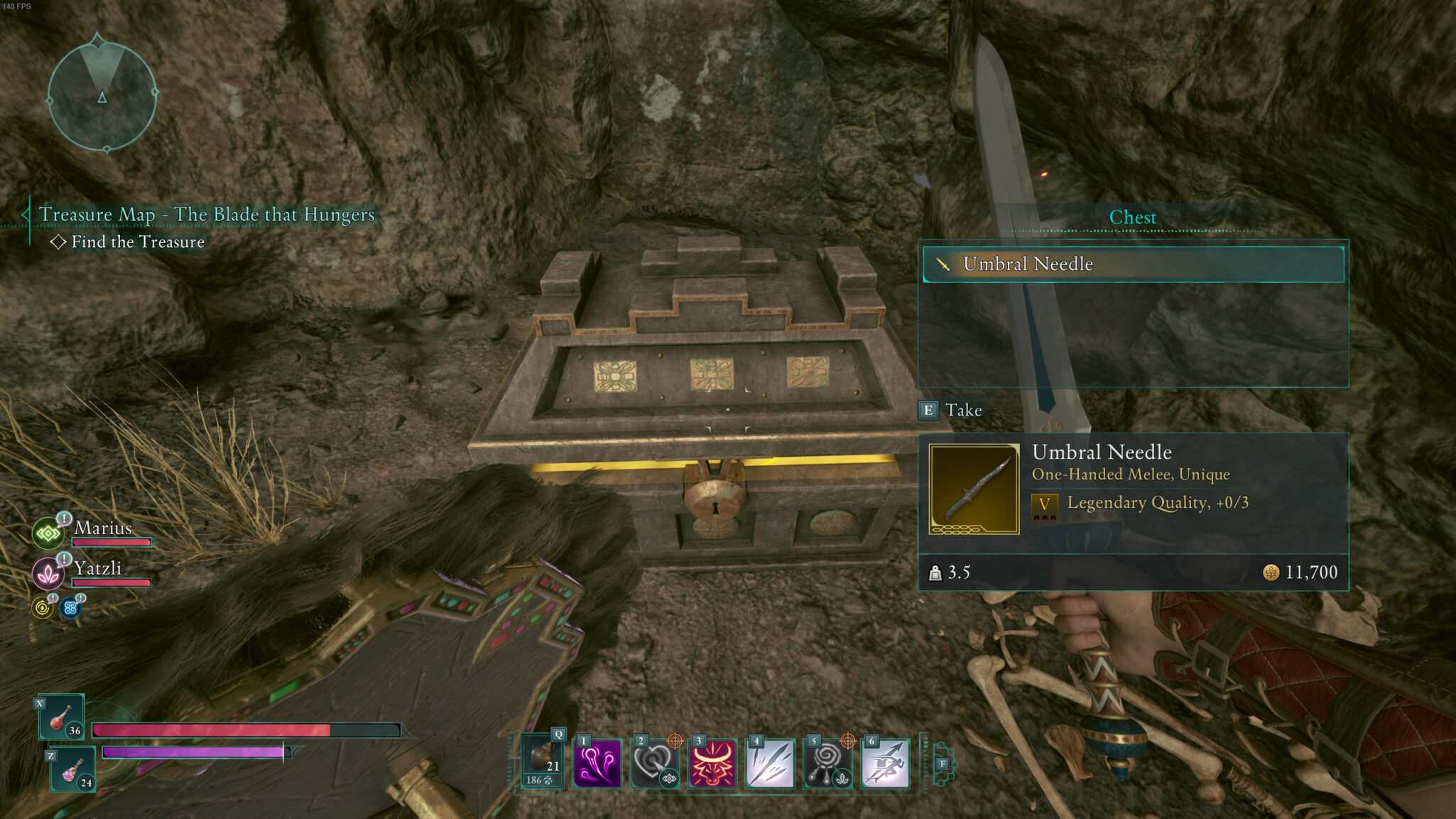
Task: Select Marius's green companion portrait
Action: [48, 533]
